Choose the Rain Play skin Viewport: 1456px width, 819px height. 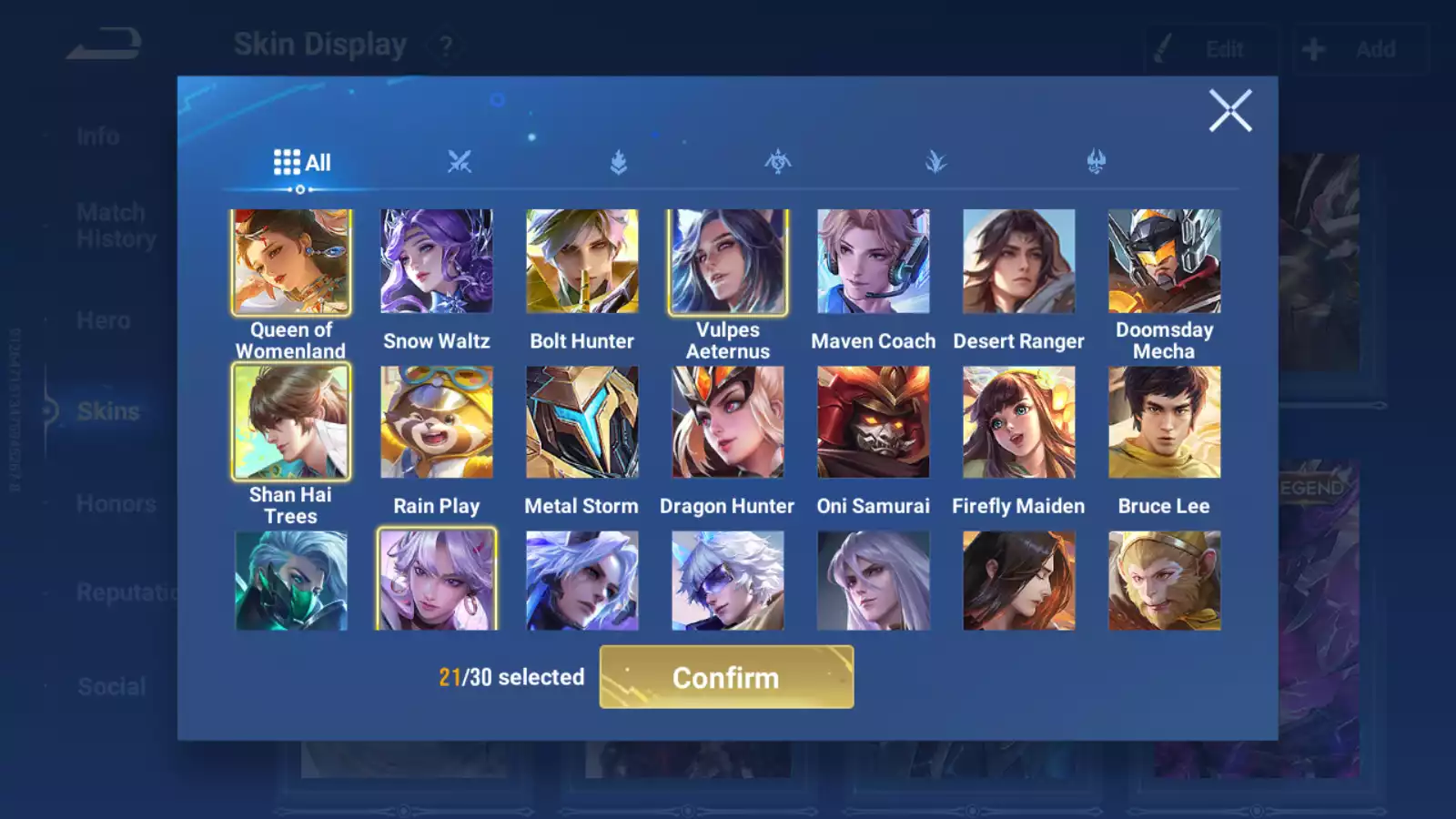(437, 422)
